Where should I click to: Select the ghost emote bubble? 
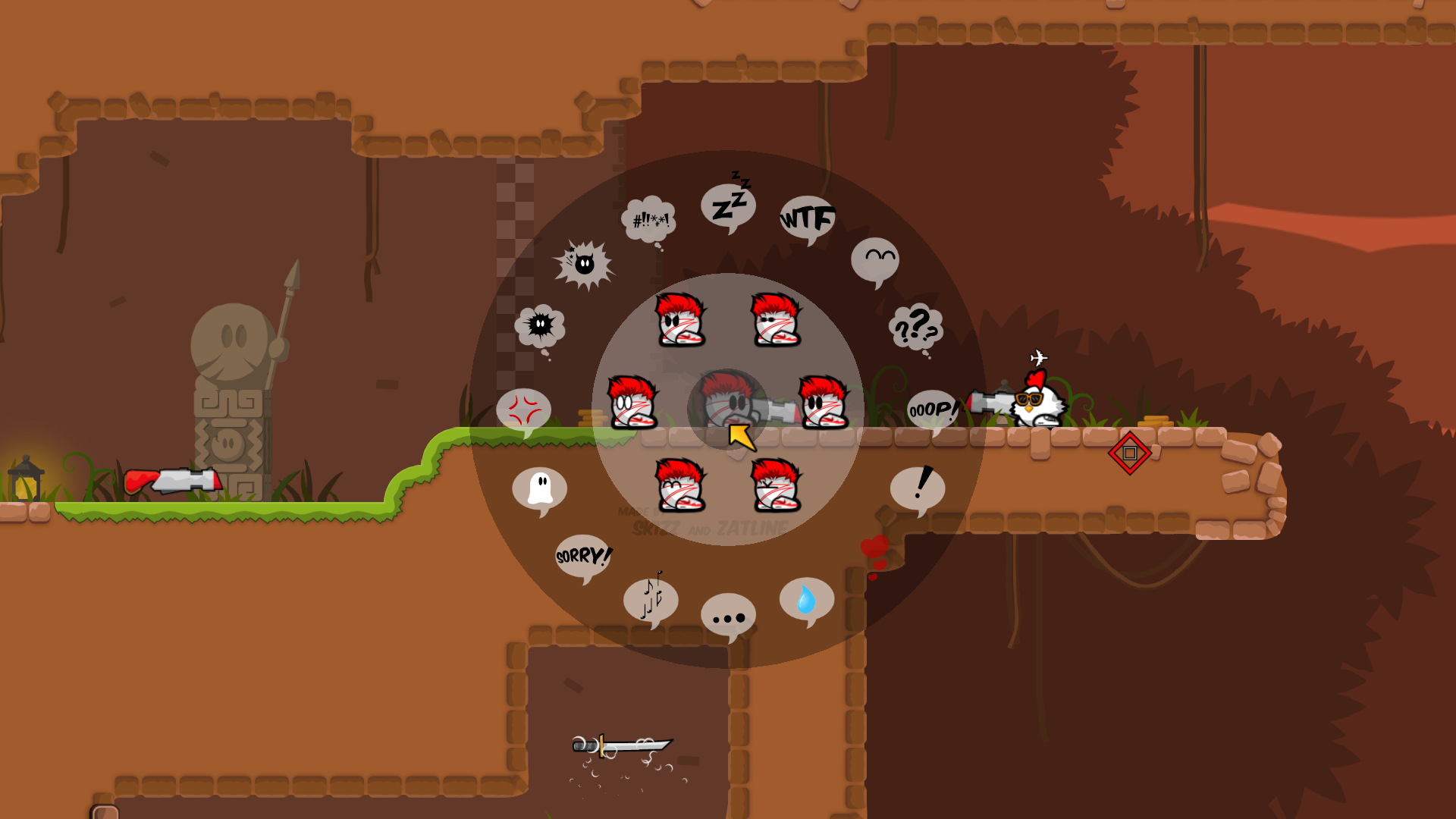point(539,490)
